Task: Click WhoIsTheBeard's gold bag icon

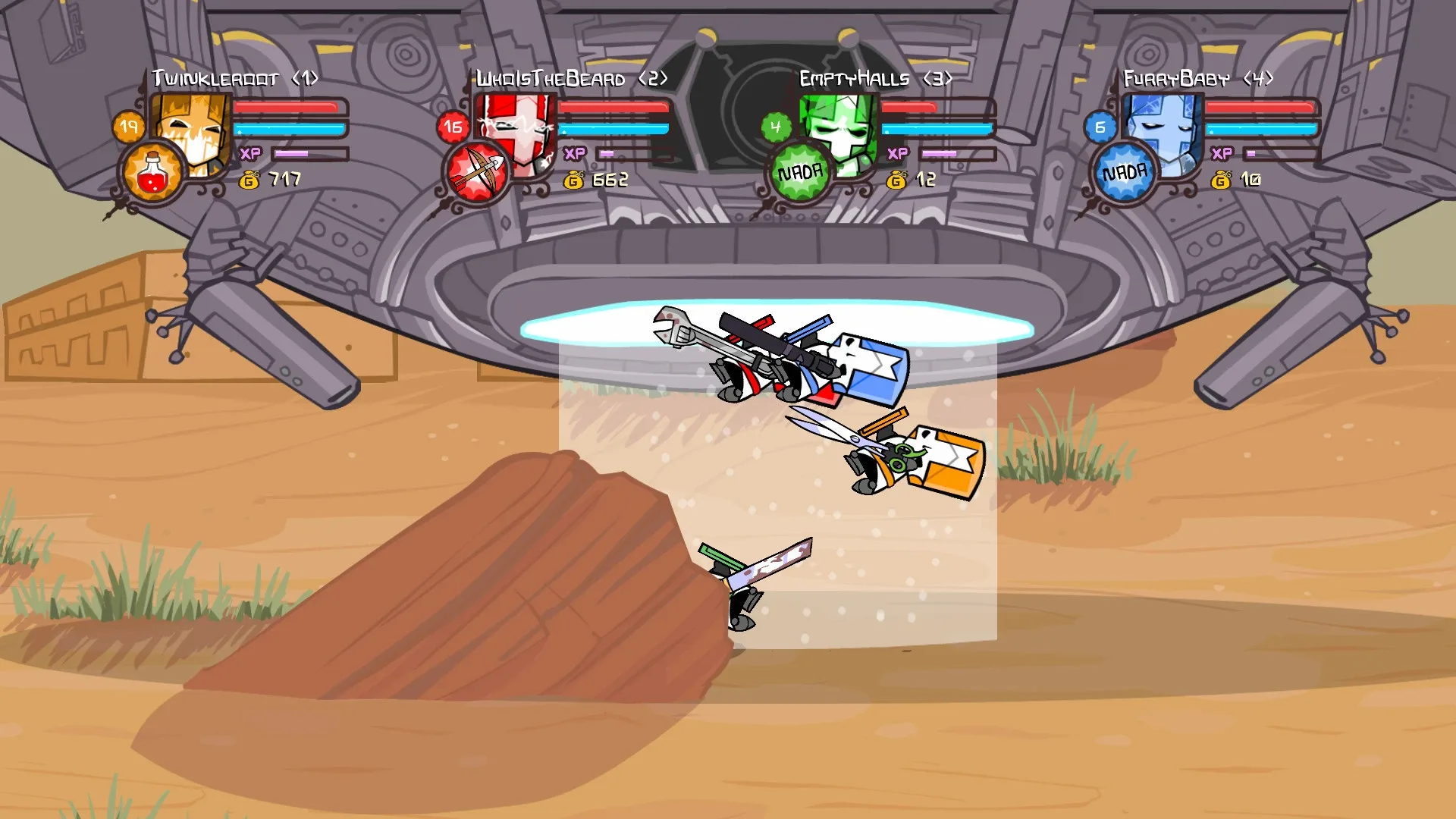Action: click(573, 181)
